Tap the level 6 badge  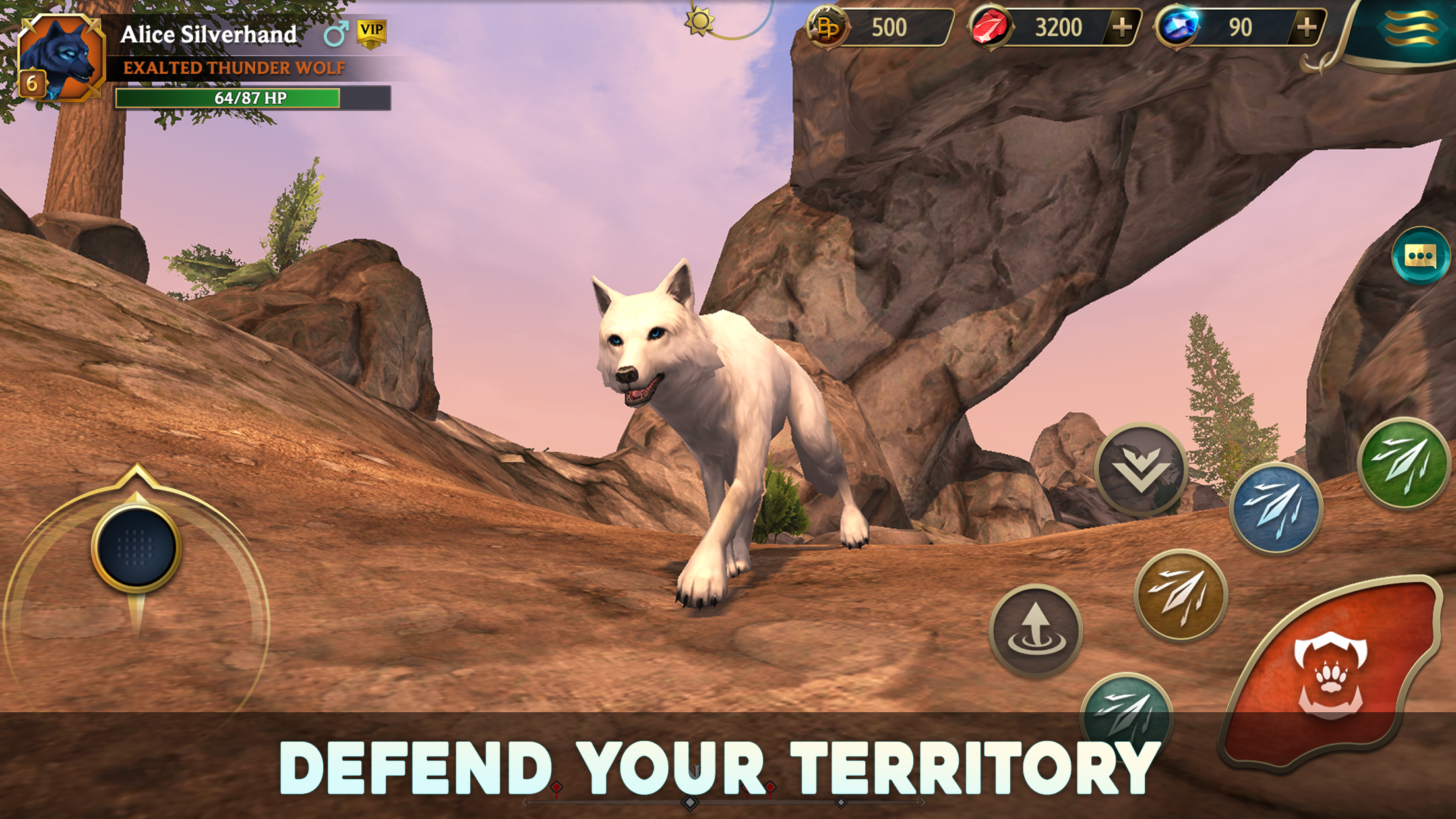32,81
